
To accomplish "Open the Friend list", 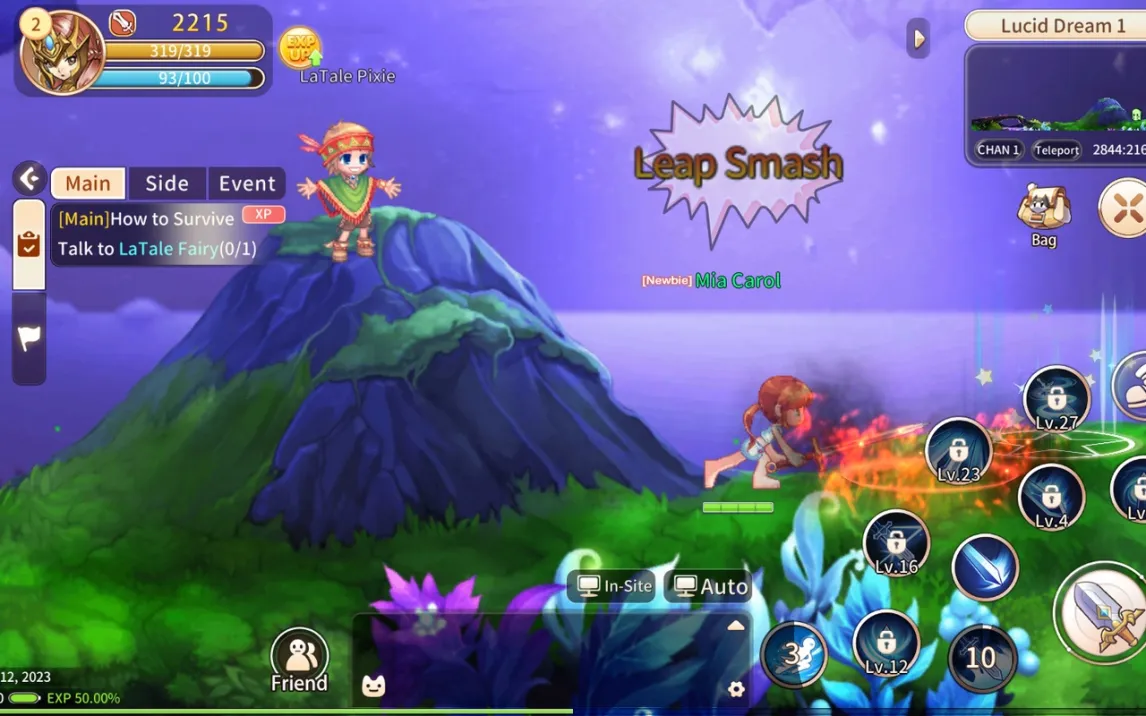I will (299, 660).
